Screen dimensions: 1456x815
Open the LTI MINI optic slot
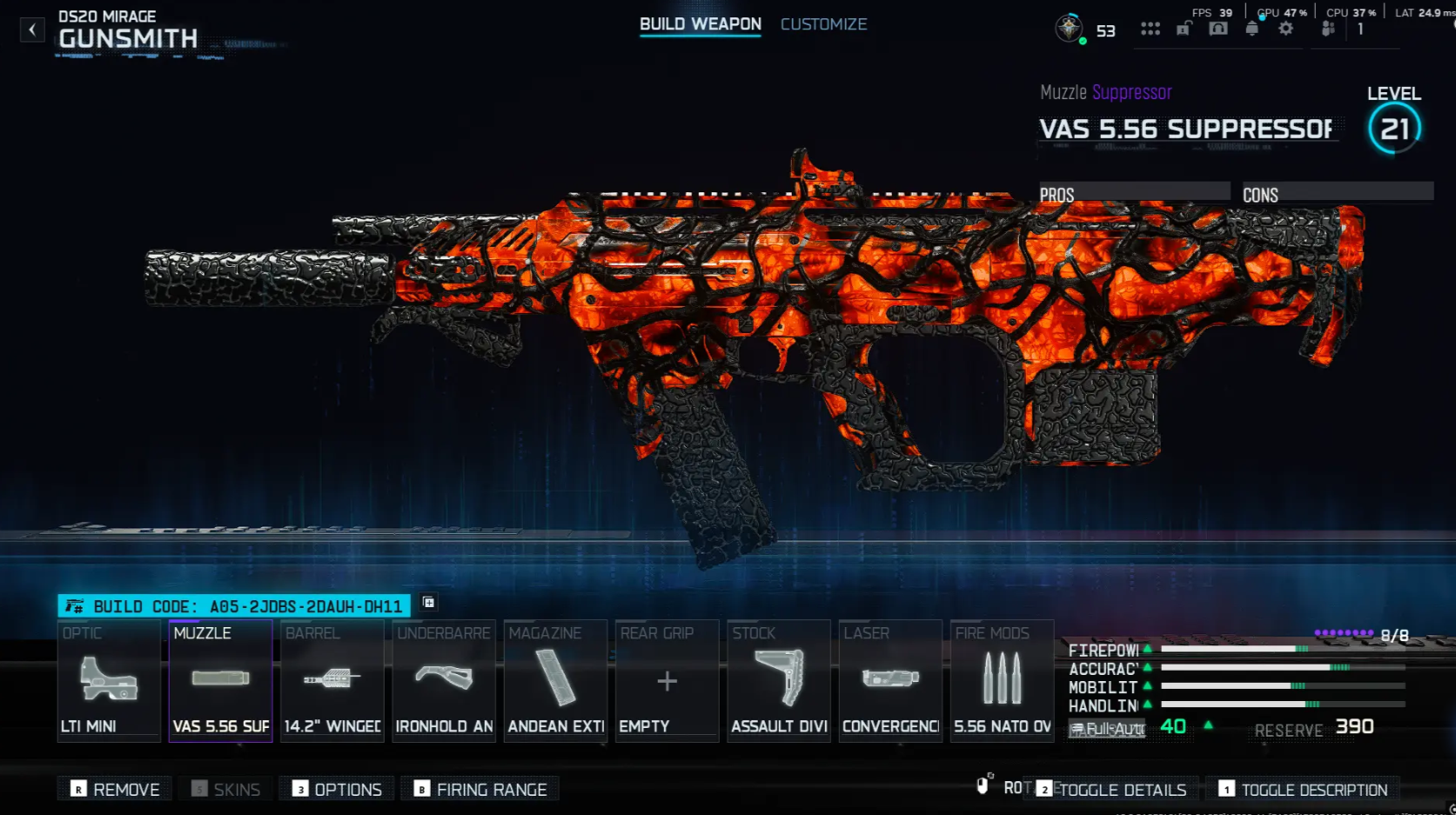(x=108, y=683)
